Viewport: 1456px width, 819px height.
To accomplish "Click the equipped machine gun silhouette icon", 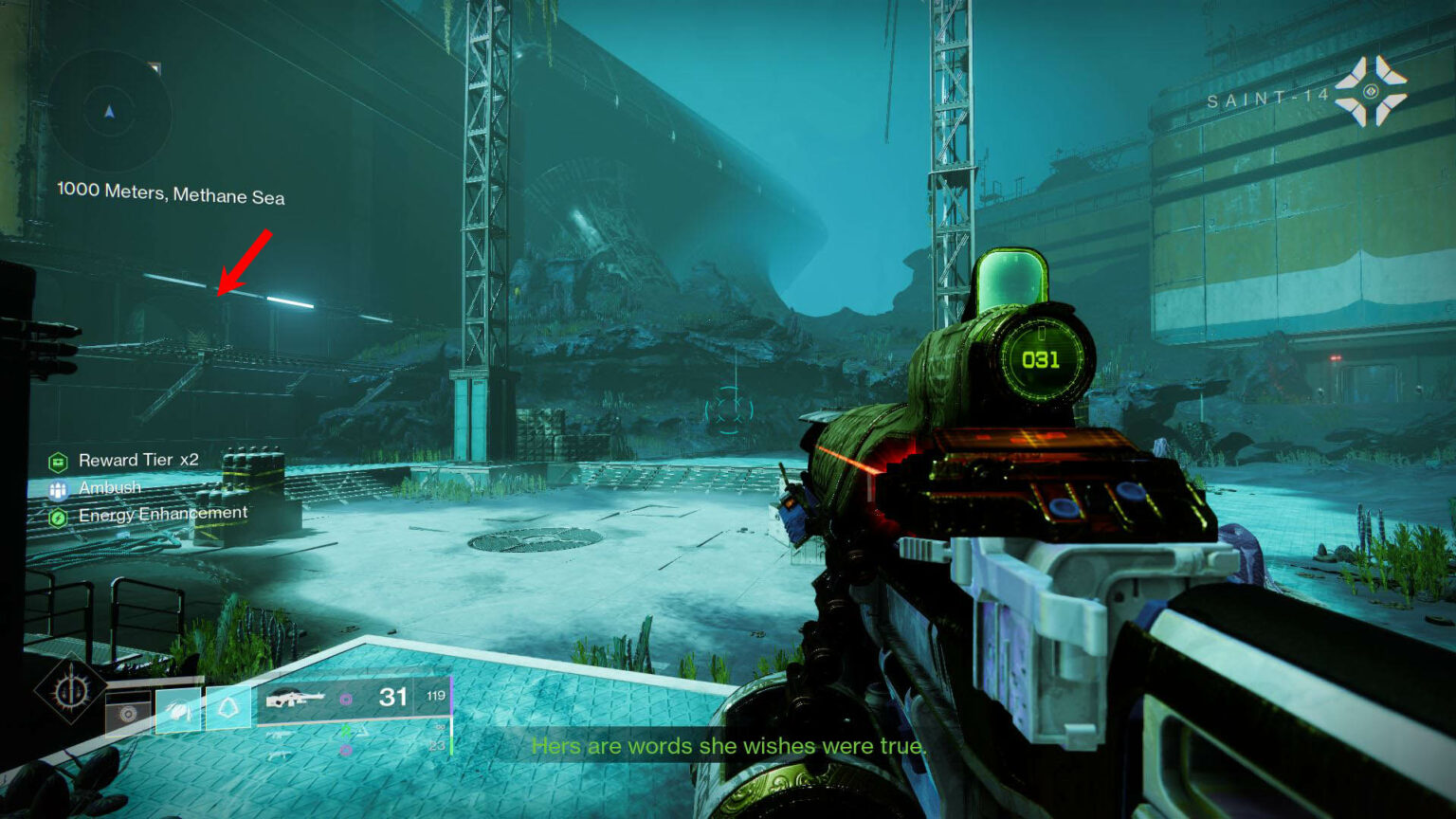I will coord(297,698).
